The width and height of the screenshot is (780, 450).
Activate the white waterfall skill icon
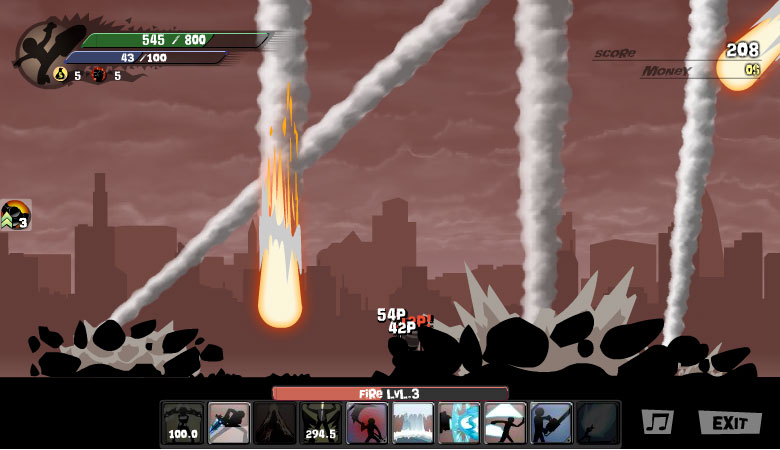tap(412, 423)
